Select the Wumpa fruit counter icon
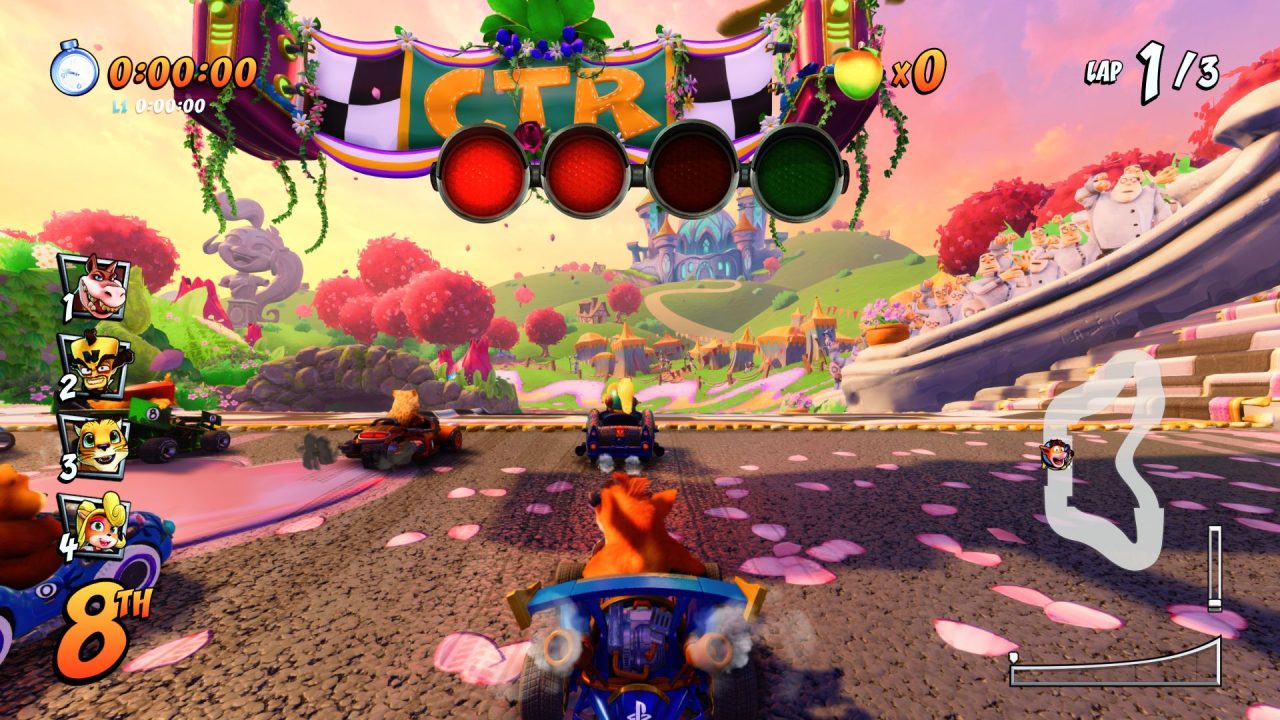This screenshot has height=720, width=1280. [858, 73]
